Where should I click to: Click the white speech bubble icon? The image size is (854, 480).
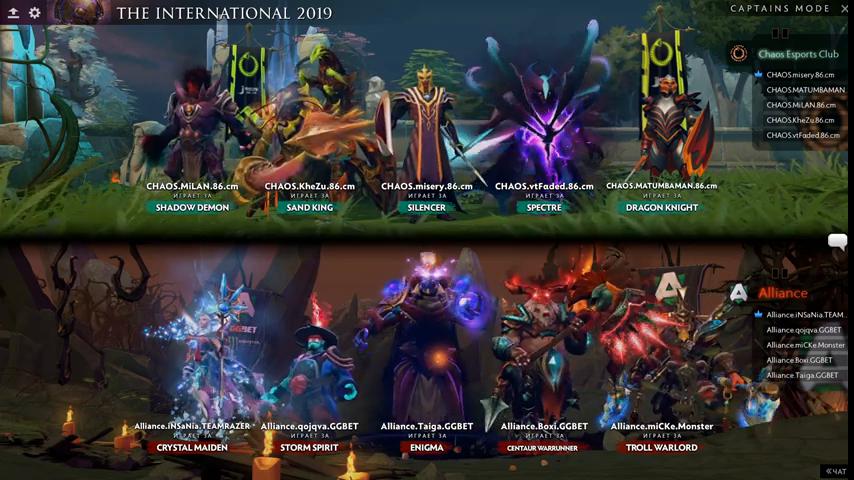coord(837,241)
